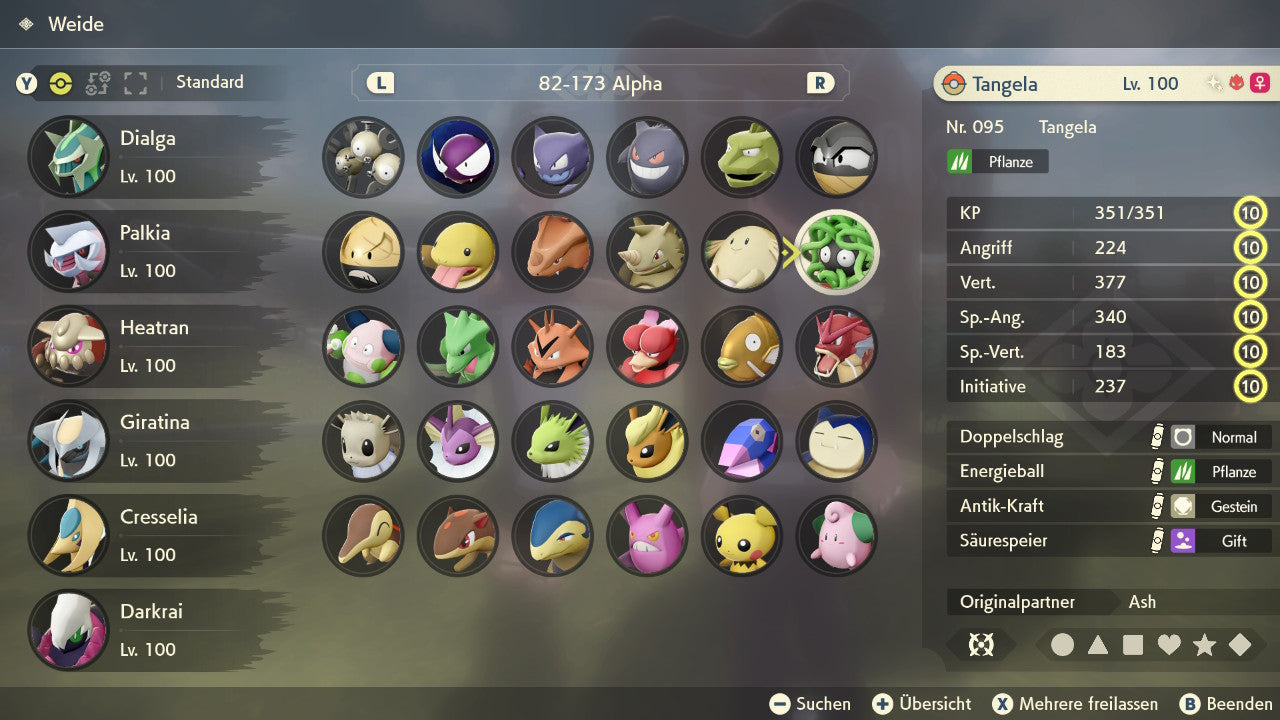Select the Magneton pasture slot
The image size is (1280, 720).
363,157
